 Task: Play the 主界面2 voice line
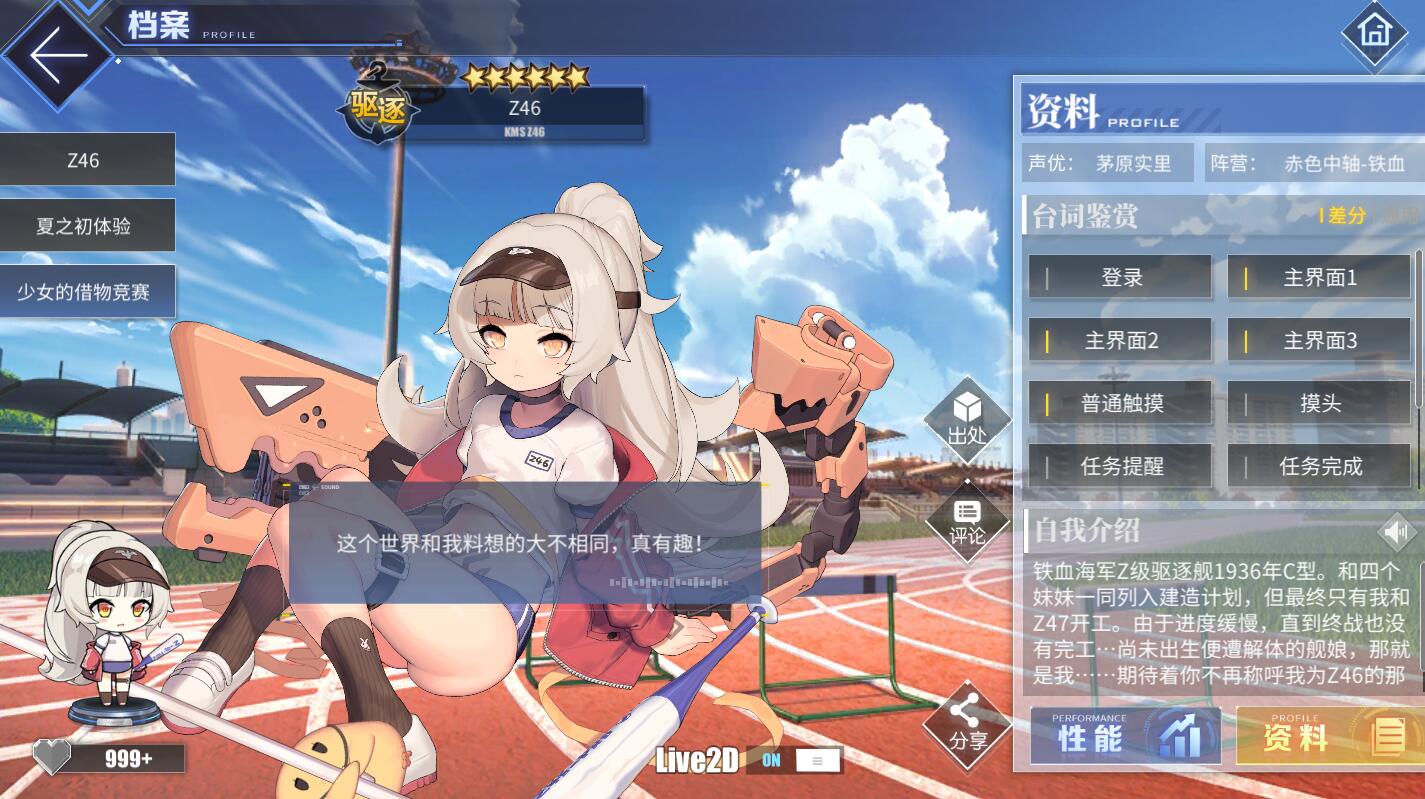pyautogui.click(x=1120, y=341)
